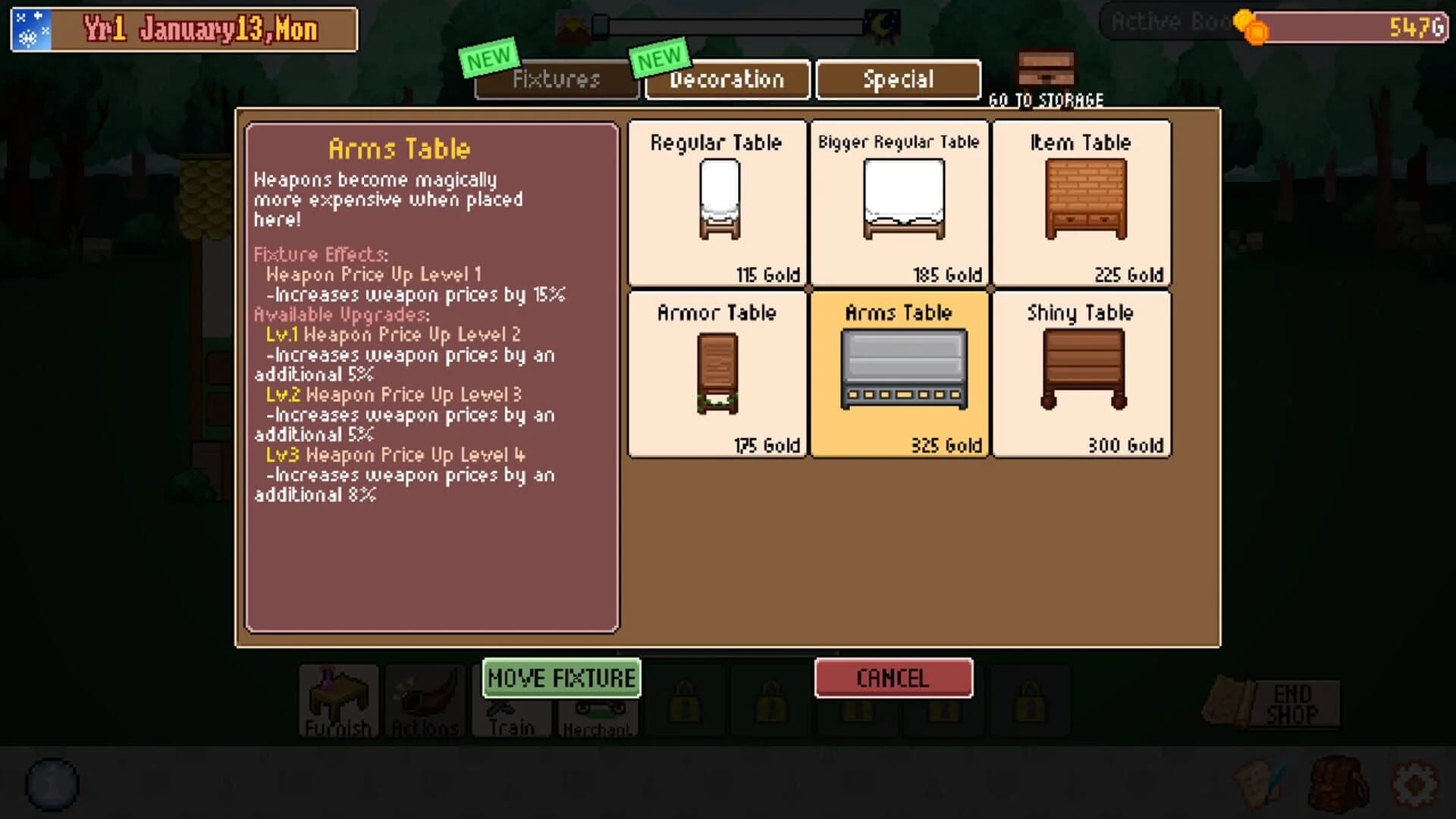Open the Special tab

pos(898,80)
